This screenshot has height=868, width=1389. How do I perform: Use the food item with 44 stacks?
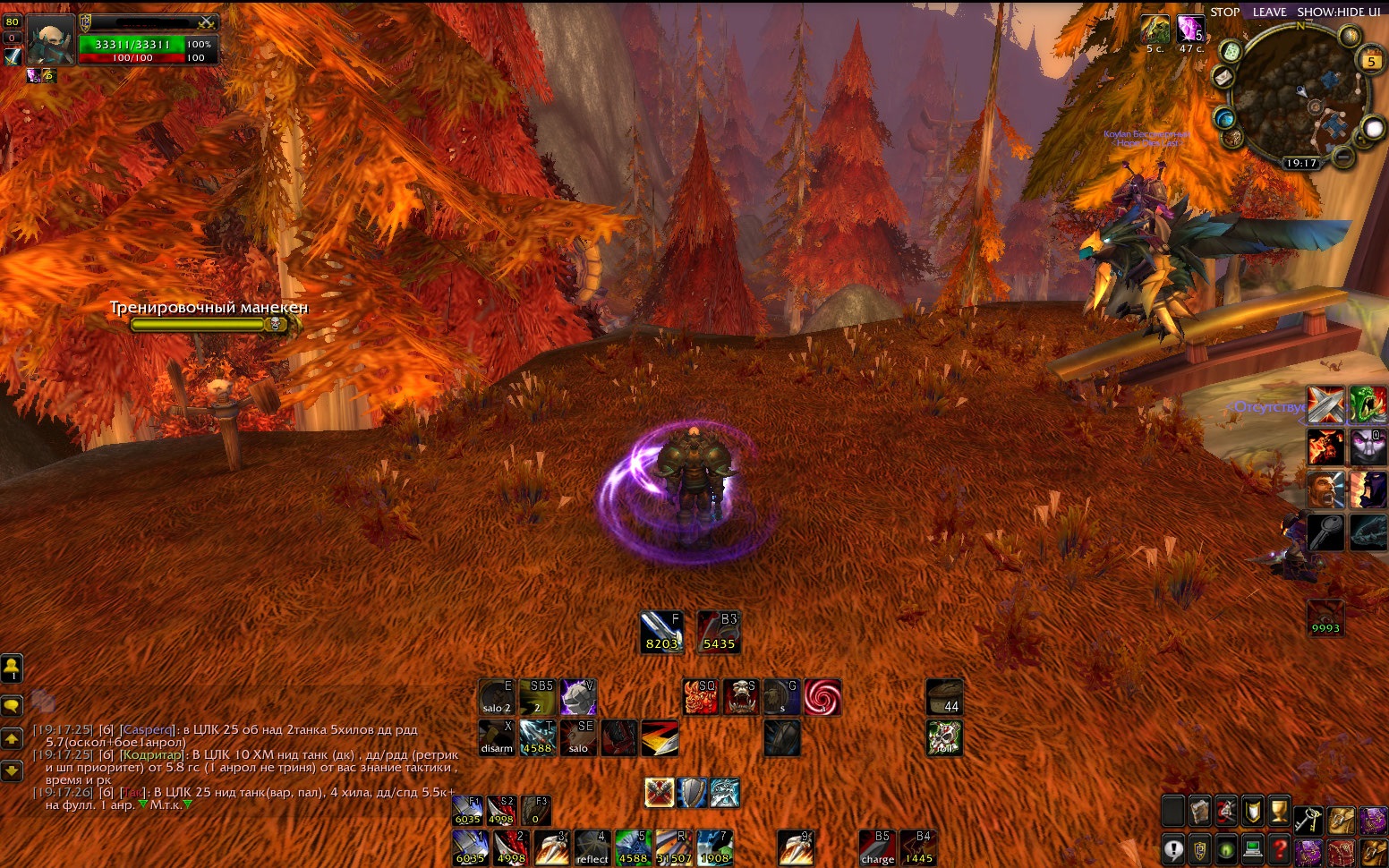(944, 697)
